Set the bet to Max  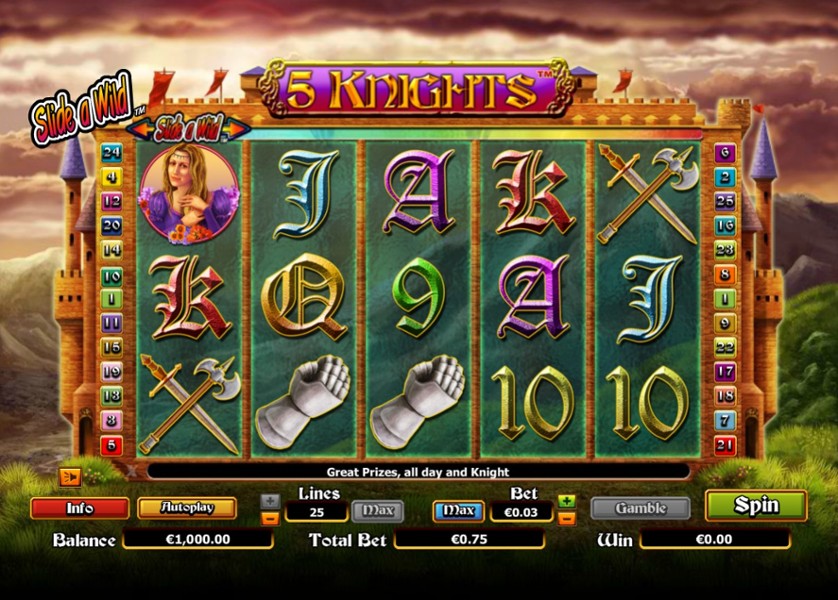pyautogui.click(x=458, y=511)
